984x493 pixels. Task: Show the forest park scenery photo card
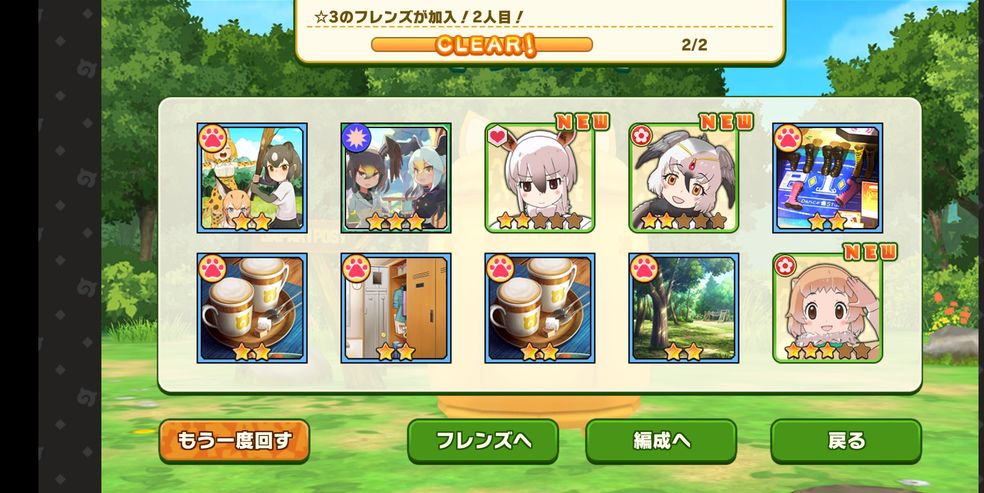click(x=684, y=308)
